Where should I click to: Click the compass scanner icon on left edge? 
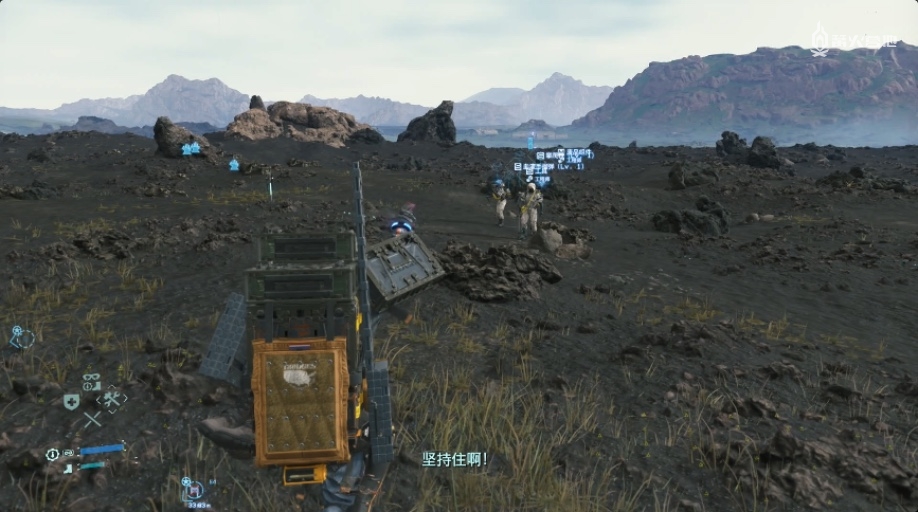coord(21,338)
